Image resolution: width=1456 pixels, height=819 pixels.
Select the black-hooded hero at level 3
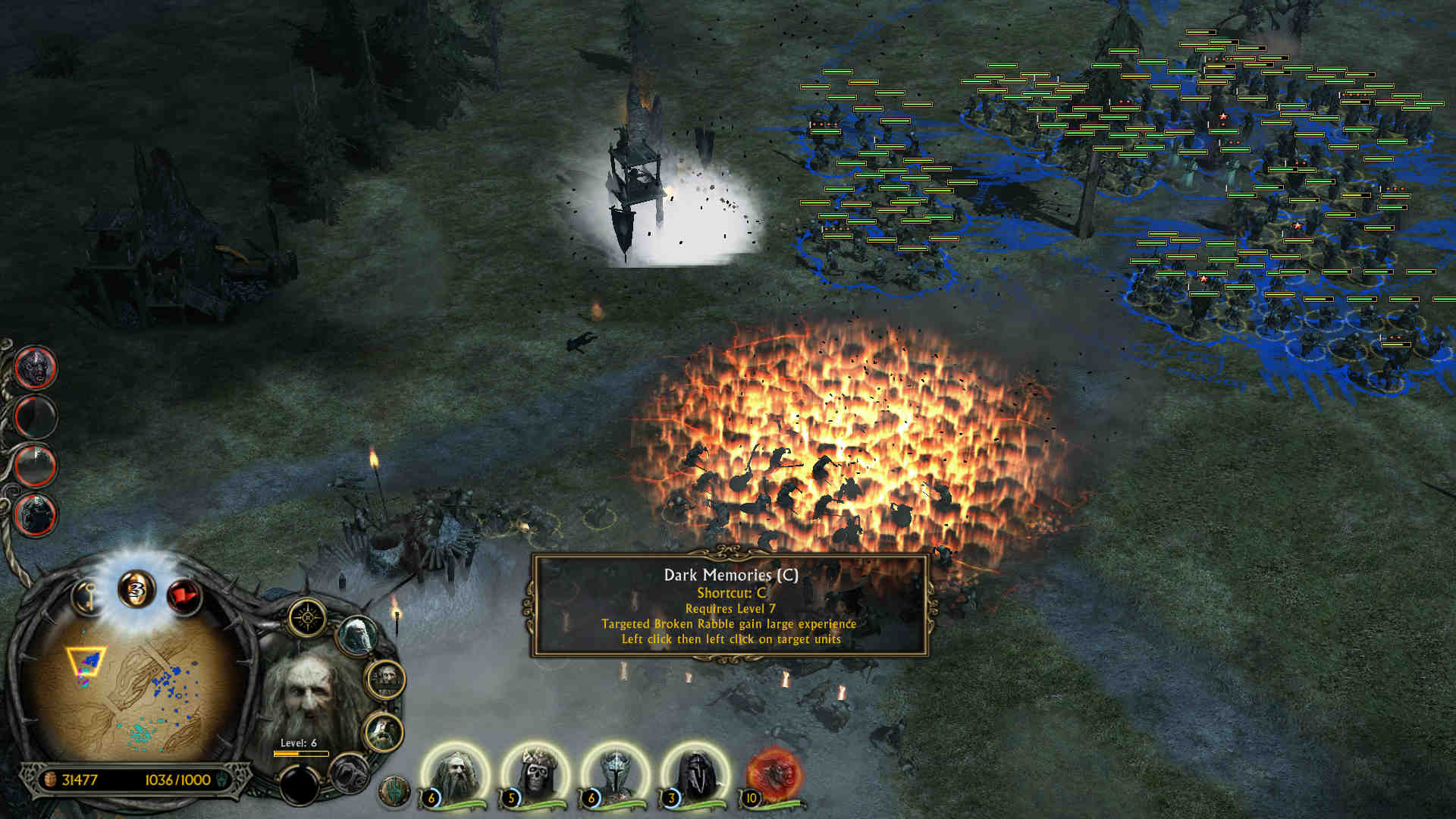point(695,775)
